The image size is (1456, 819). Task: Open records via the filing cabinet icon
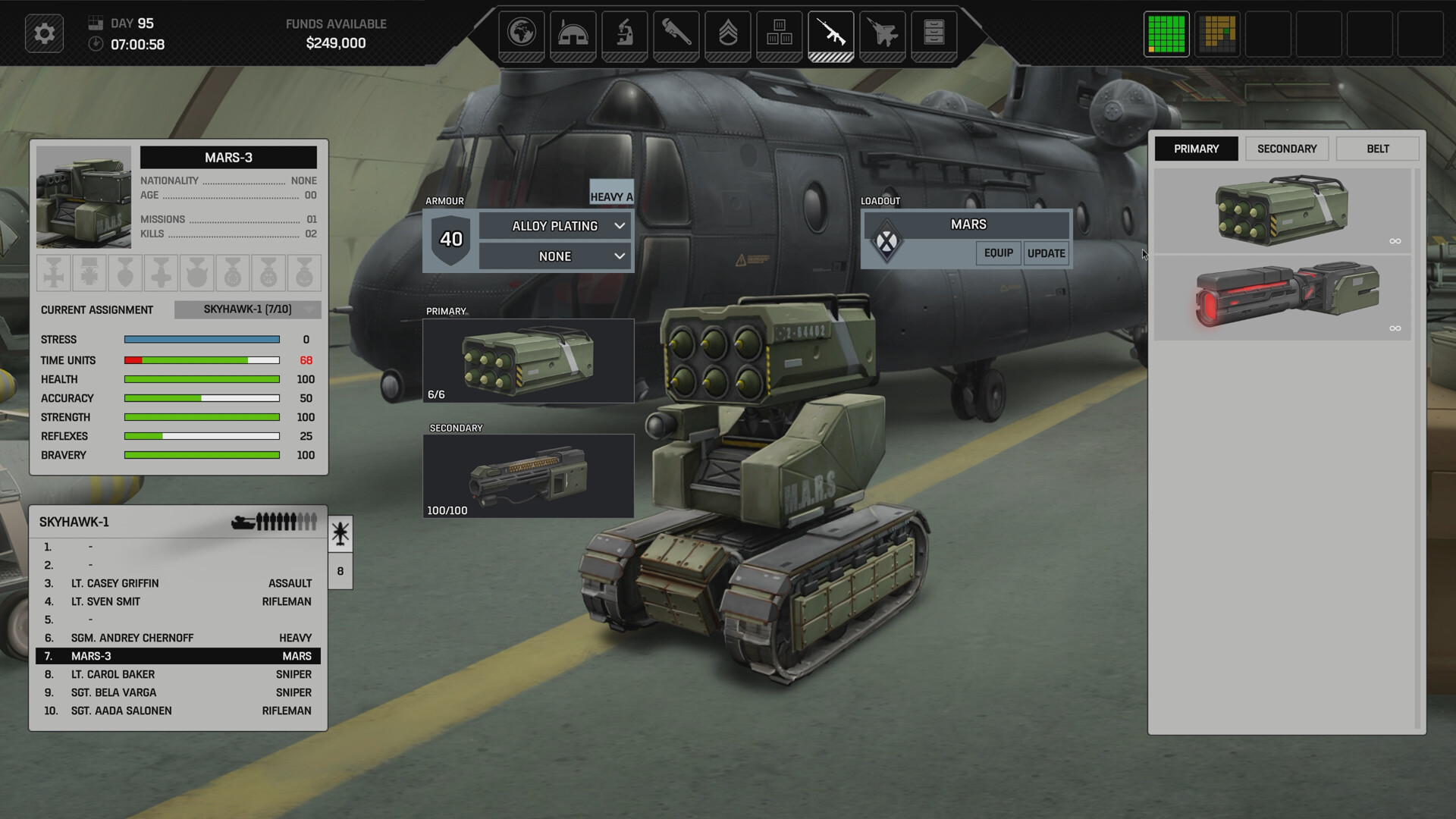[934, 32]
